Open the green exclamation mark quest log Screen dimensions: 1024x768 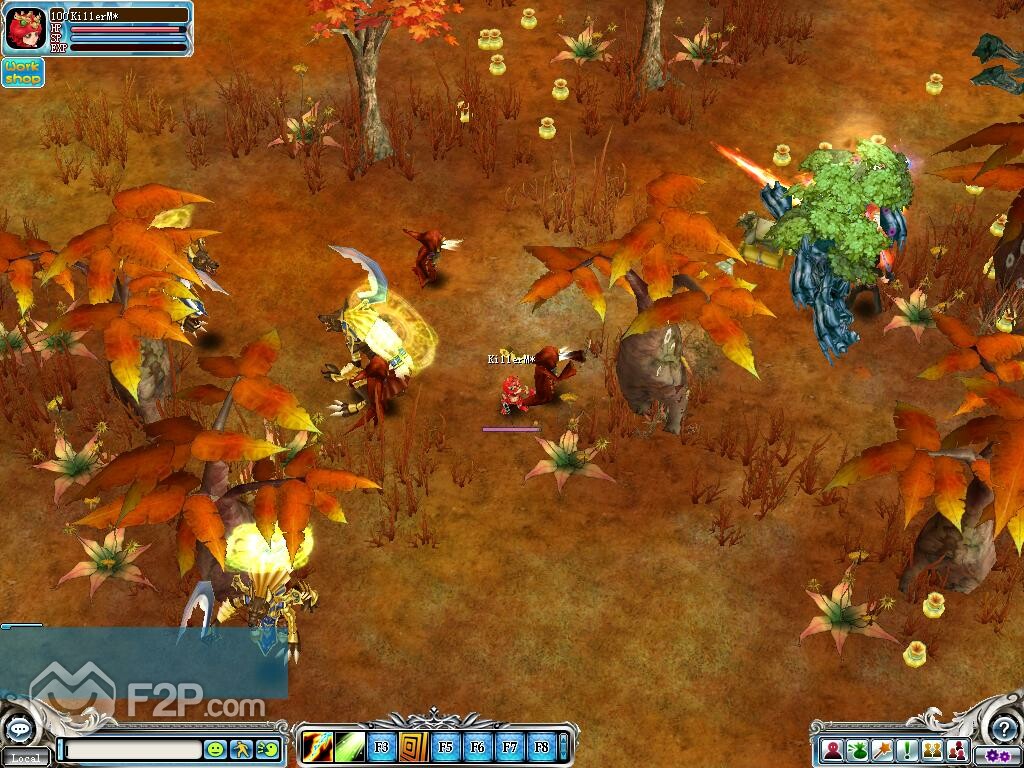[907, 749]
